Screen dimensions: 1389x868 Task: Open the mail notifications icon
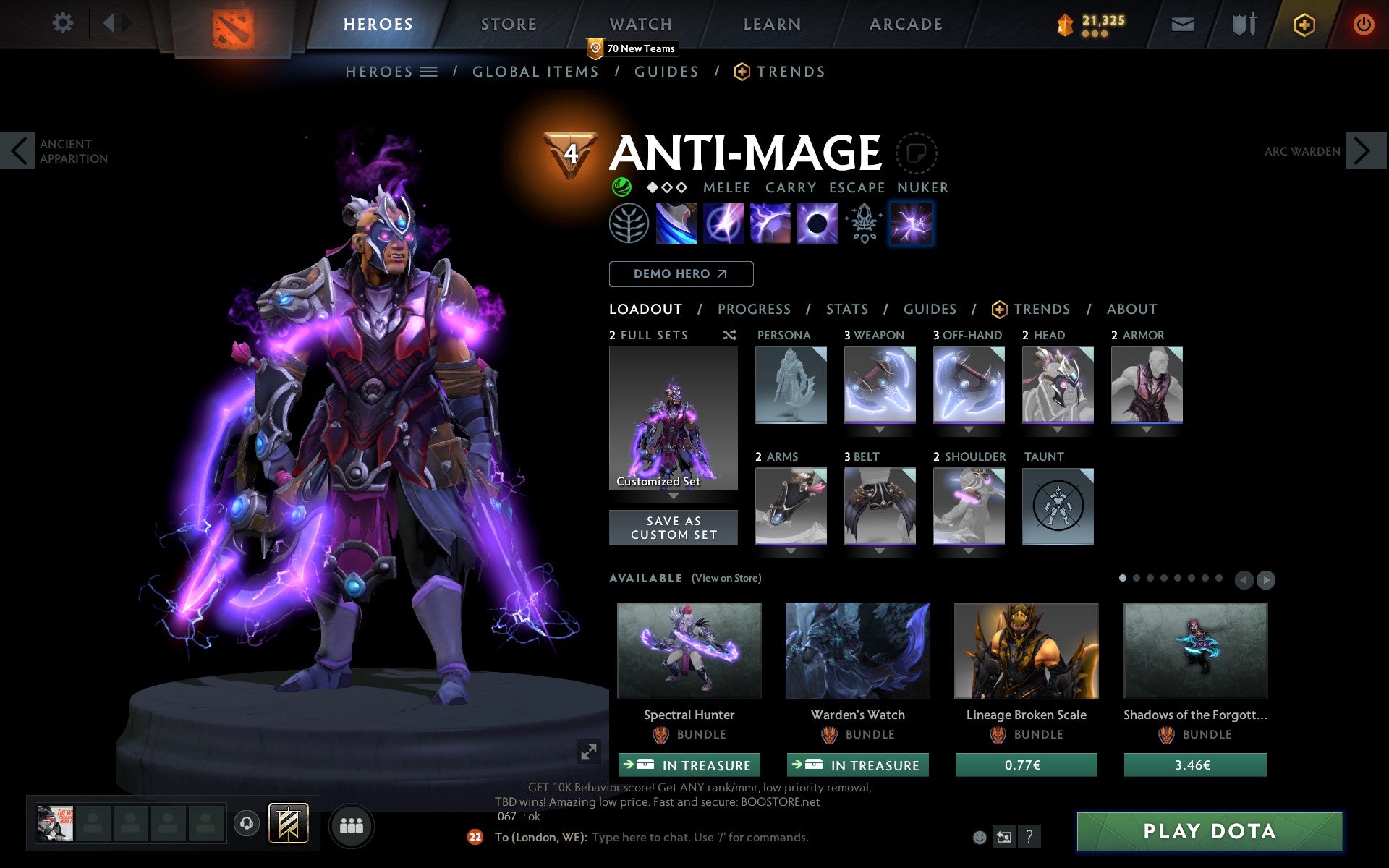pos(1181,23)
